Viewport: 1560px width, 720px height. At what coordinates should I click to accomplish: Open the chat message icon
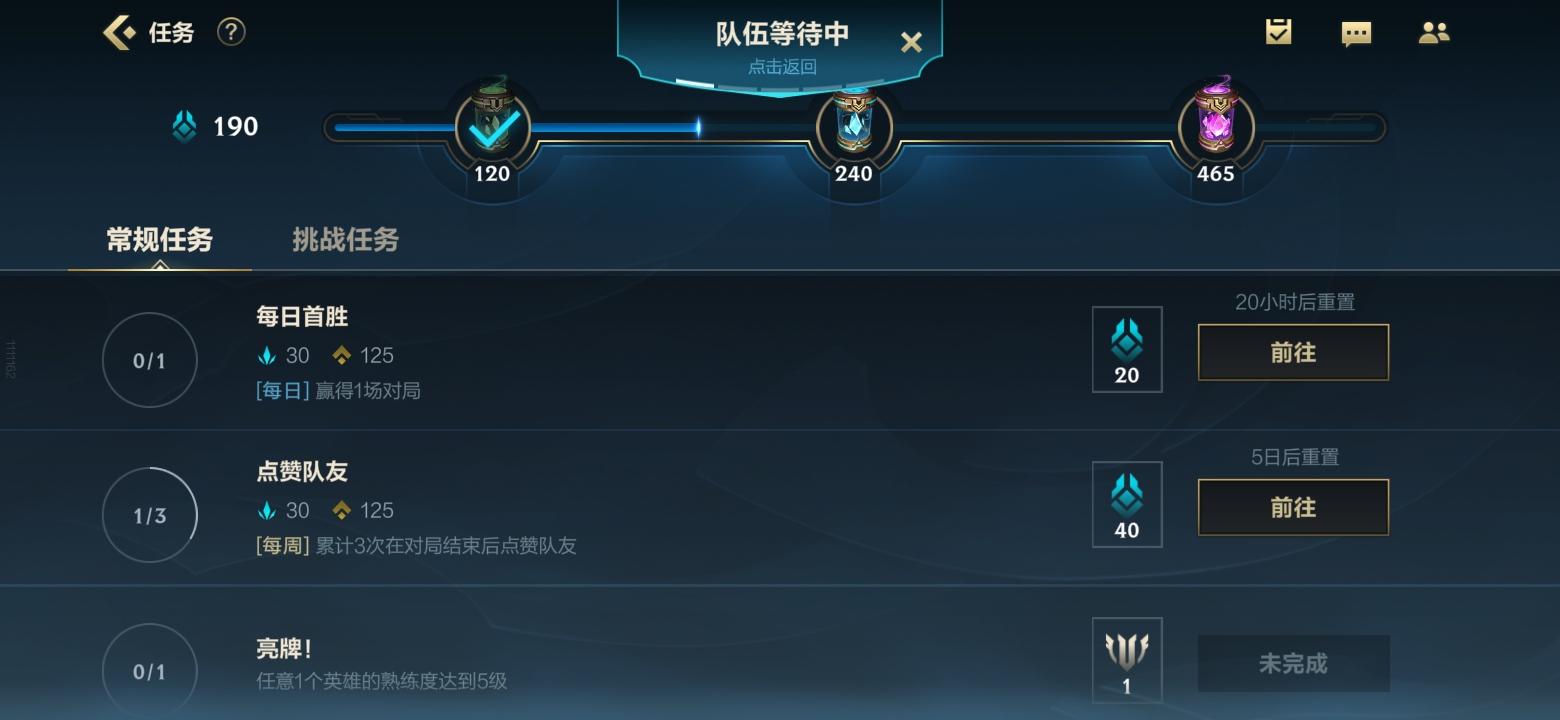coord(1356,32)
